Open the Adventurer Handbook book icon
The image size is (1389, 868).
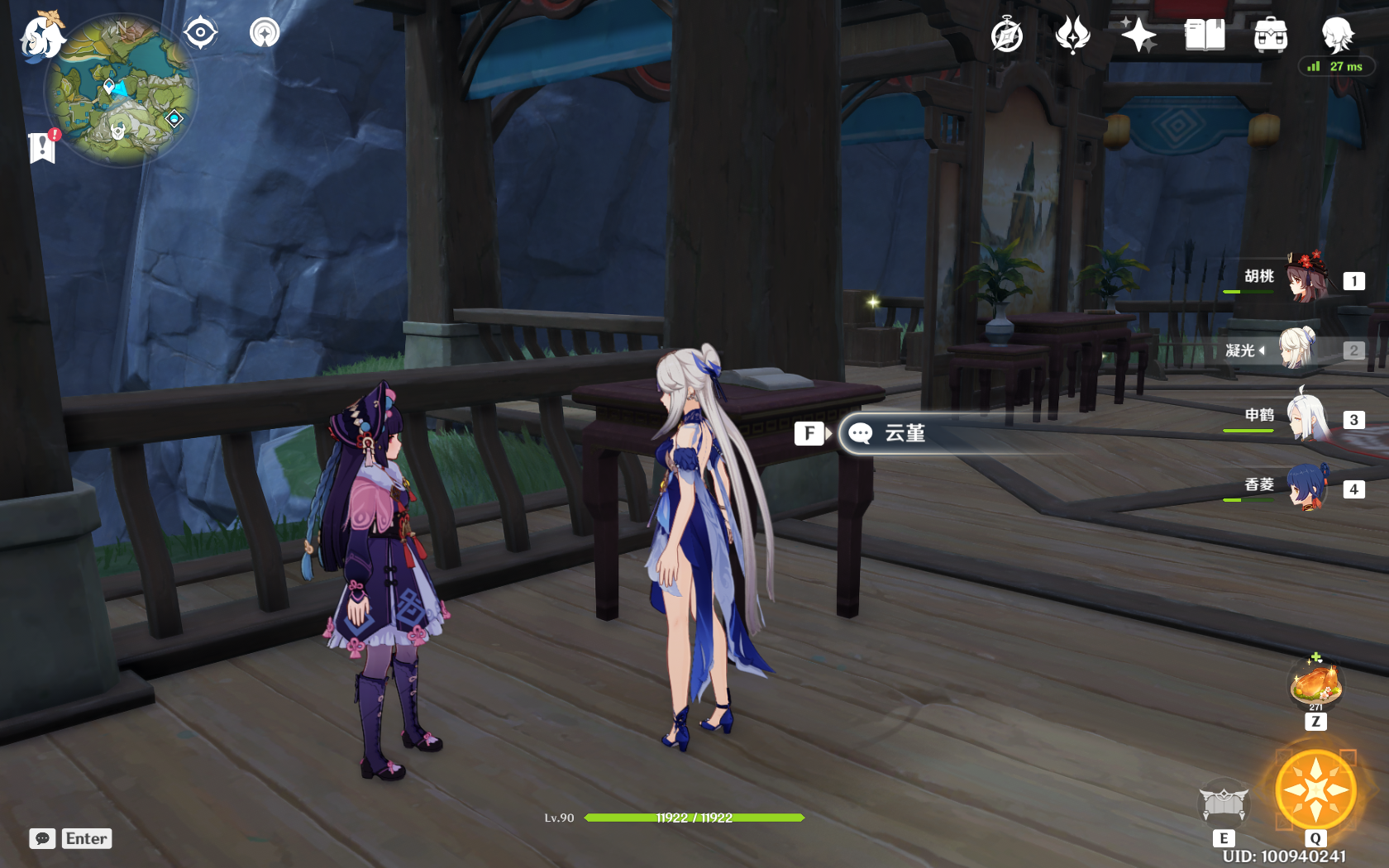(x=1205, y=35)
